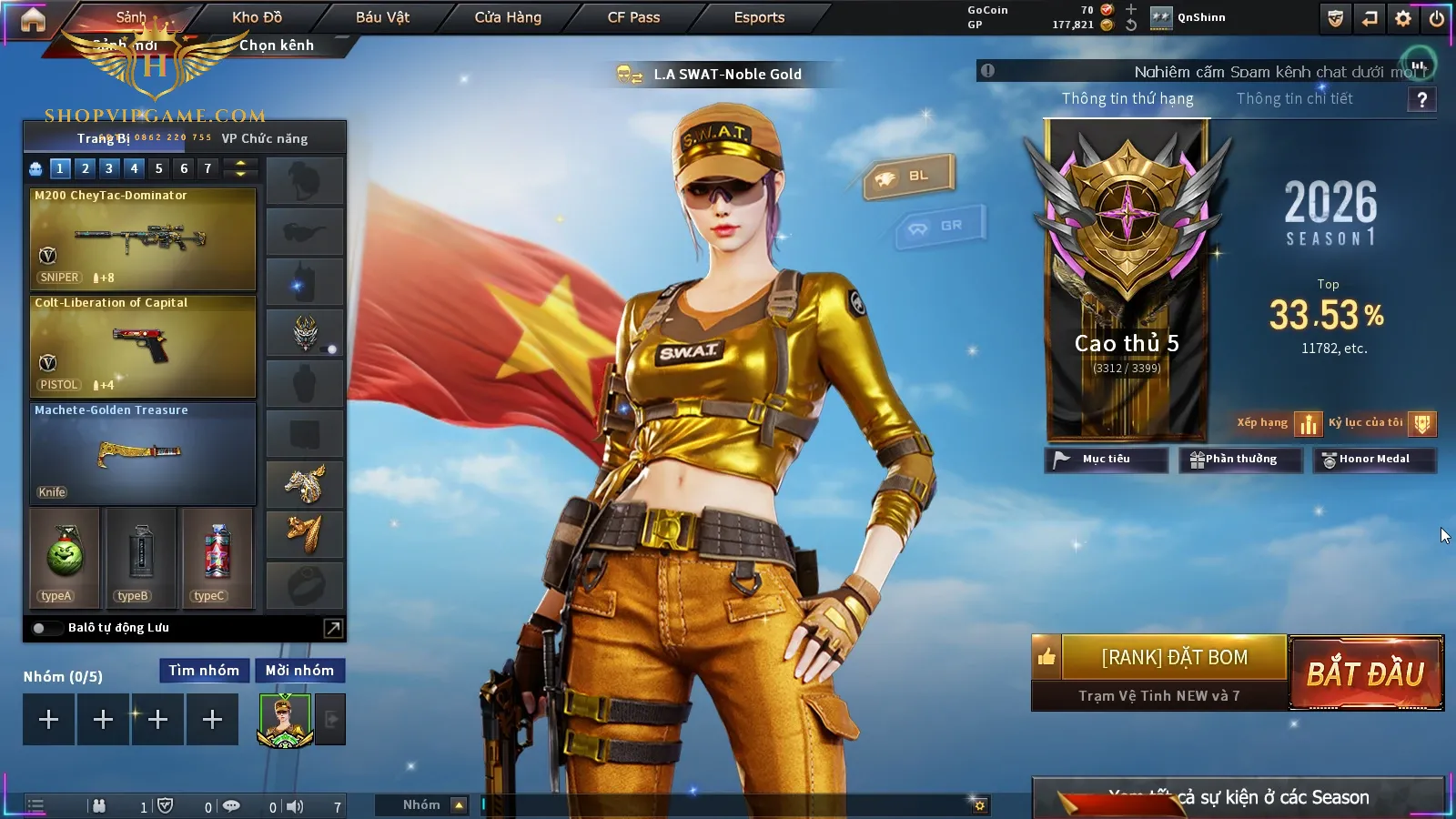Open the Báu Vật treasure tab
The height and width of the screenshot is (819, 1456).
tap(382, 17)
